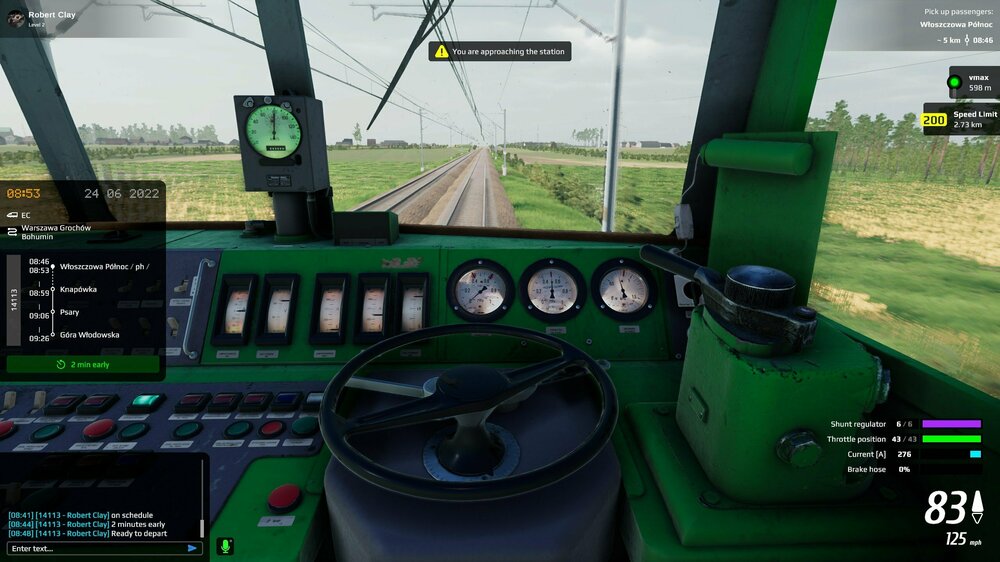This screenshot has height=562, width=1000.
Task: Select the Włoszczowa Północ timetable stop
Action: click(x=103, y=266)
